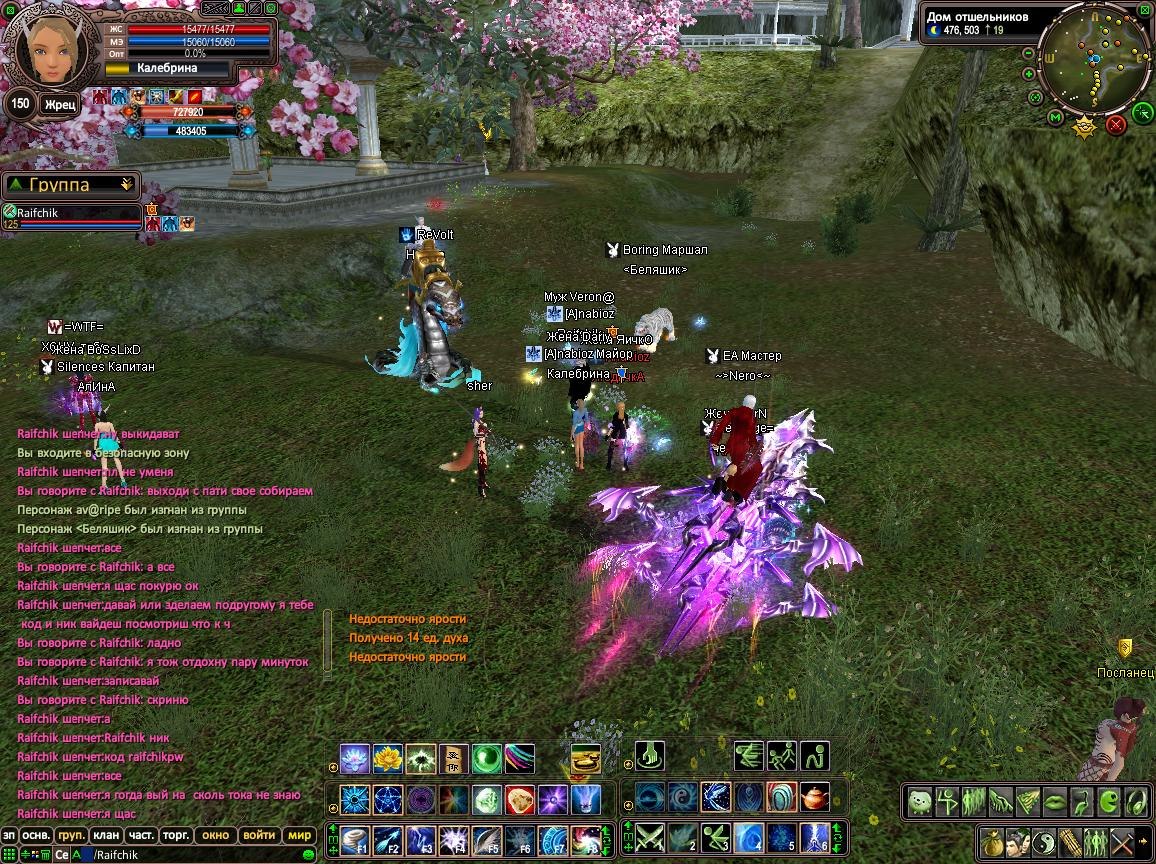The height and width of the screenshot is (864, 1156).
Task: Switch to the 'торг.' chat tab
Action: point(176,835)
